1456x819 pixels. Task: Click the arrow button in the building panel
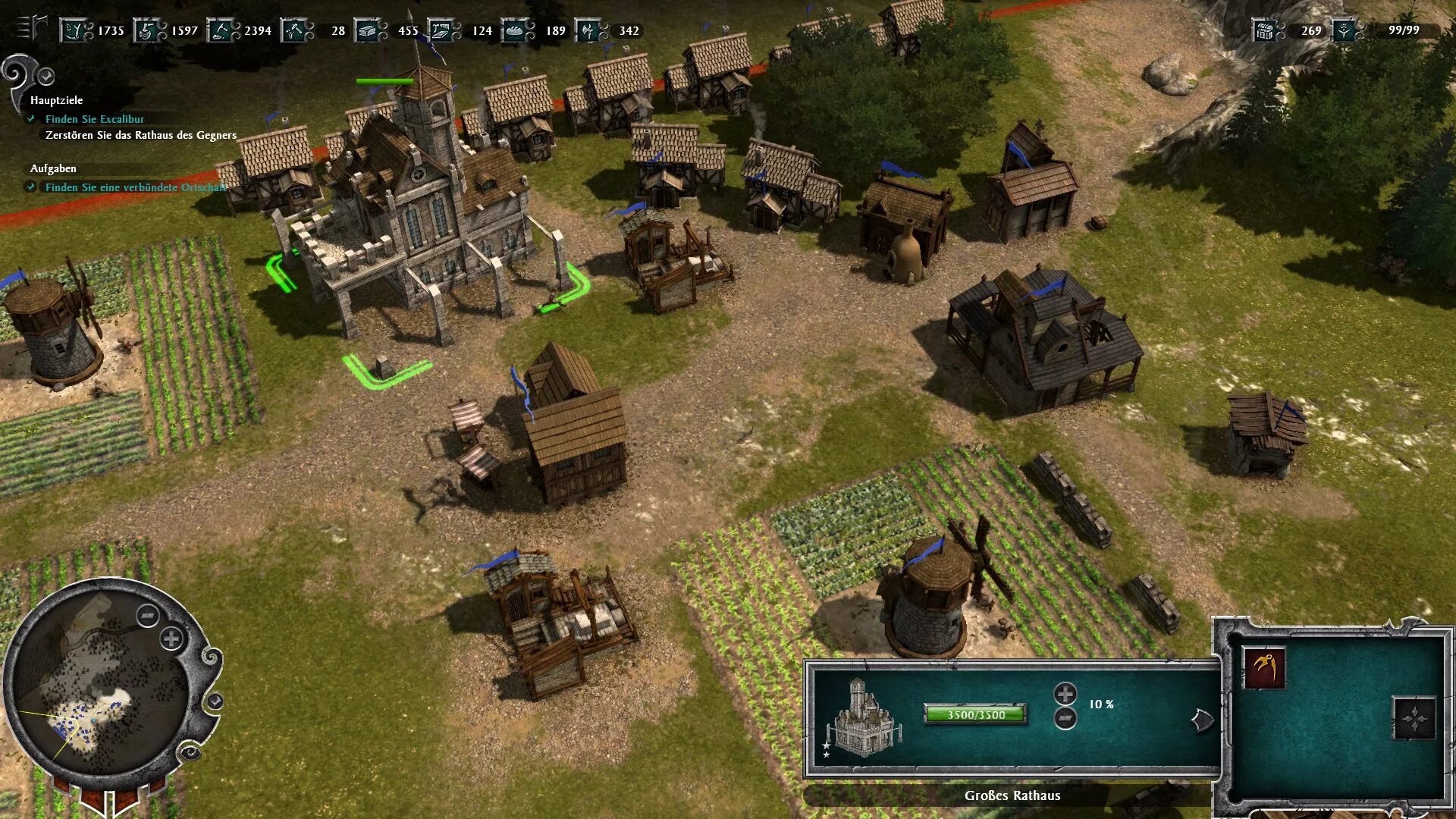(x=1201, y=720)
